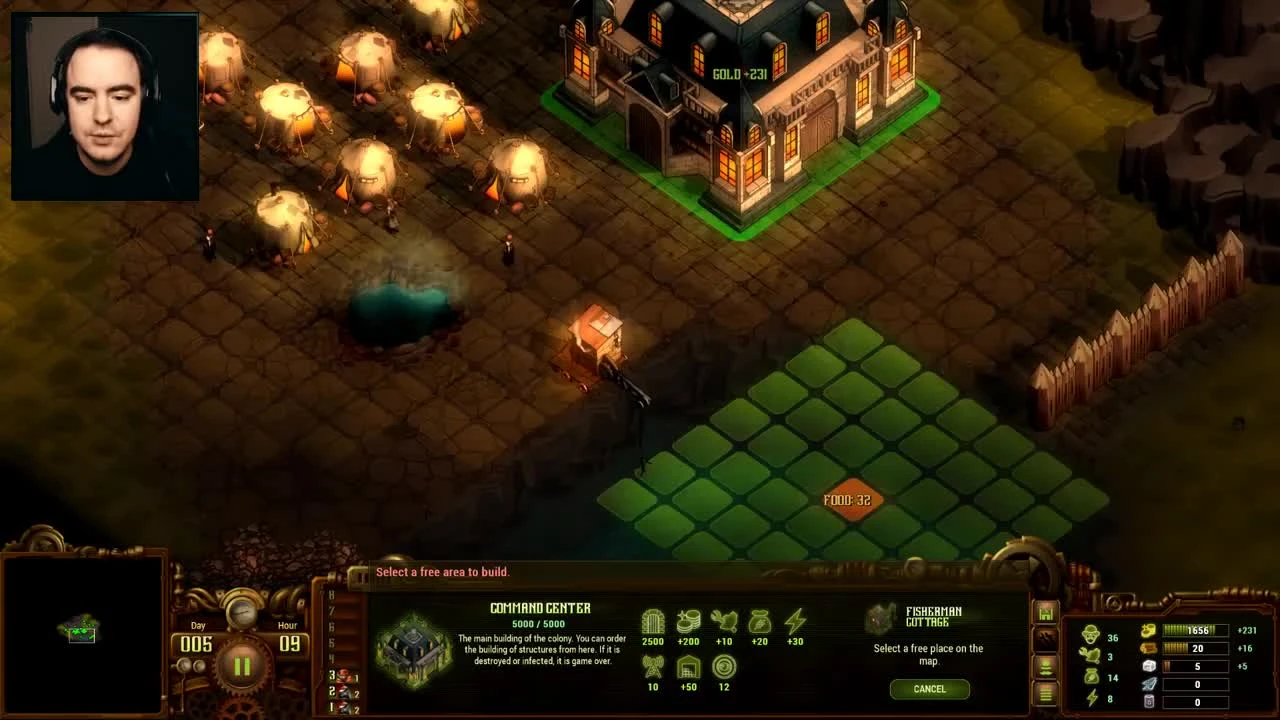The width and height of the screenshot is (1280, 720).
Task: Click the colonist population icon
Action: 1091,632
